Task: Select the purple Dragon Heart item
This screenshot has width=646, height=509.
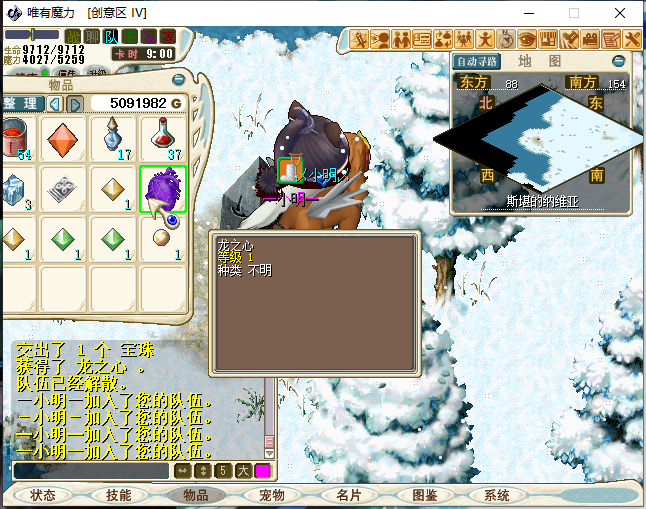Action: pyautogui.click(x=162, y=188)
